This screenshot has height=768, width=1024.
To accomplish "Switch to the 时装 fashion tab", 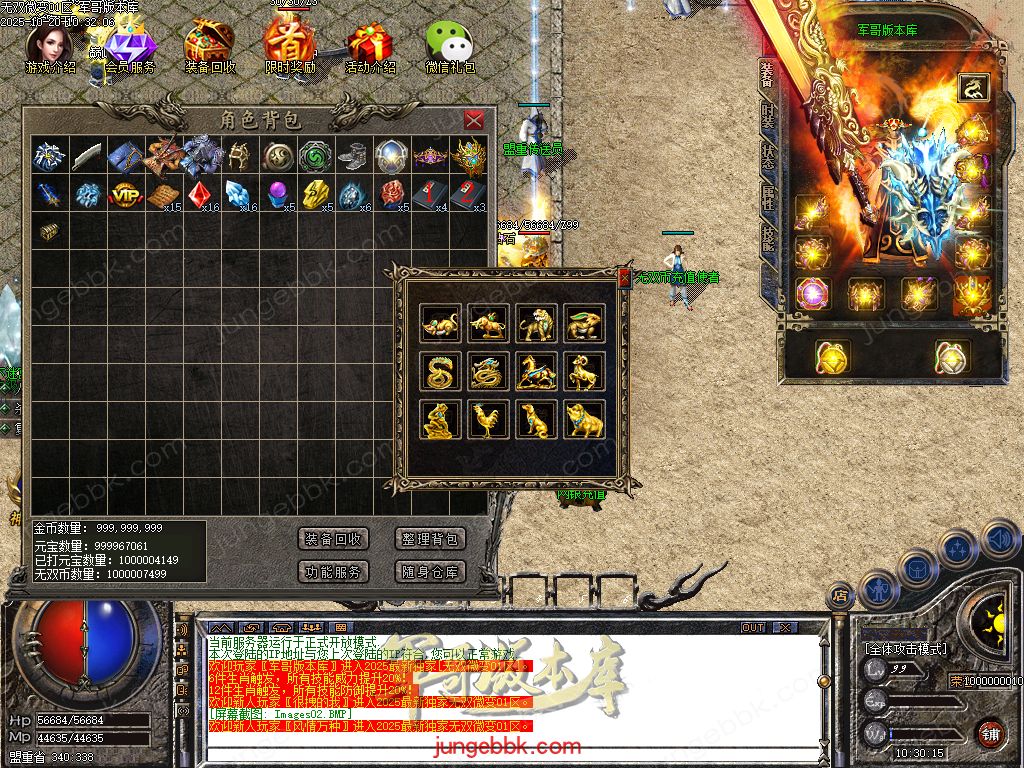I will 768,116.
